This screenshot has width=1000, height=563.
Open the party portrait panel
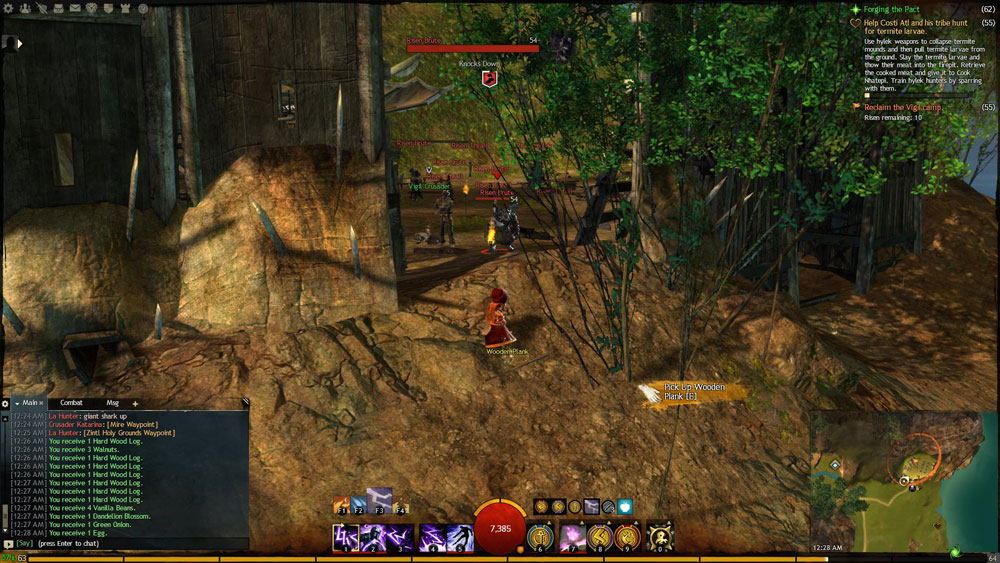coord(10,43)
